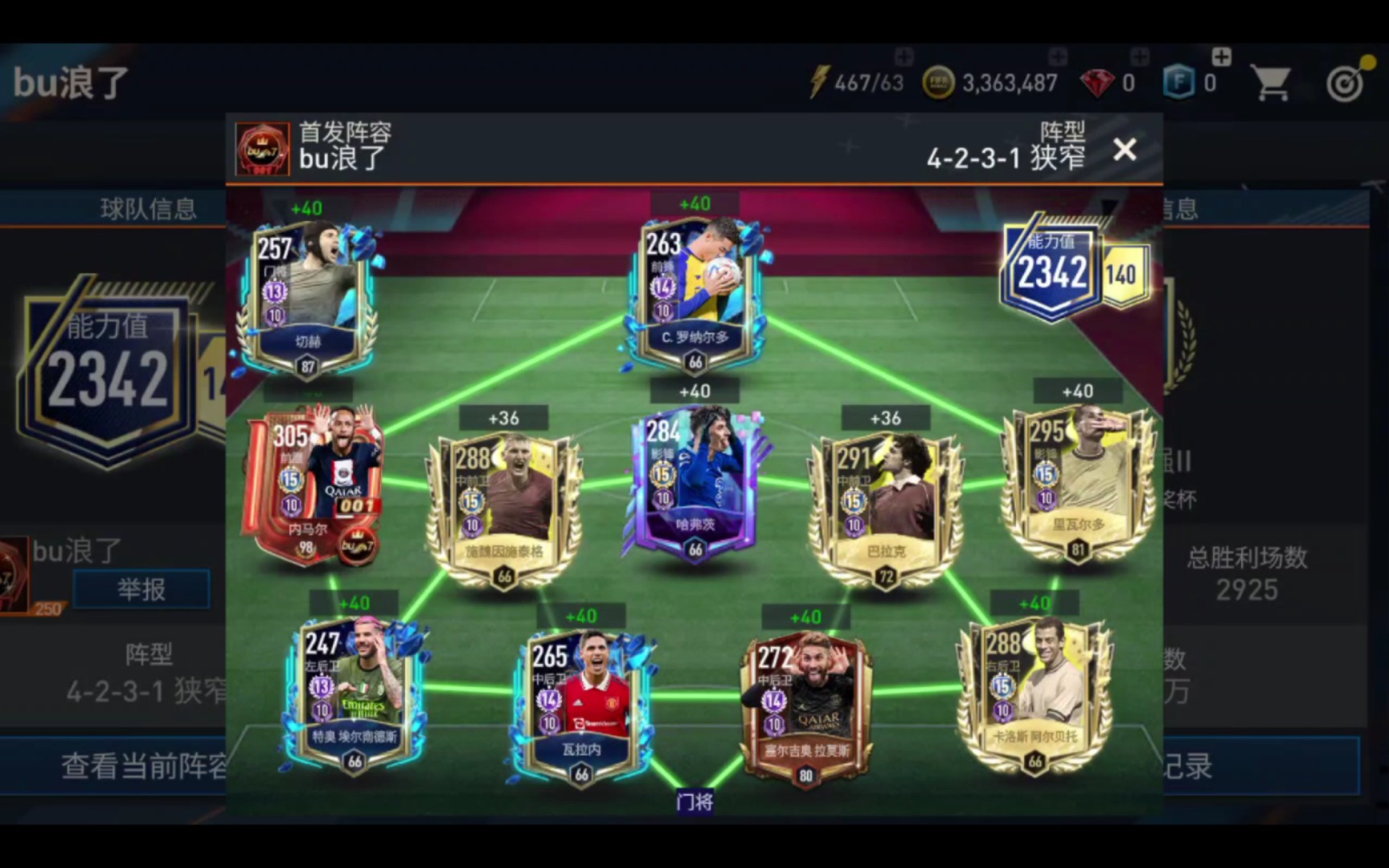Viewport: 1389px width, 868px height.
Task: Select the 瓦拉内 defender card
Action: (x=580, y=699)
